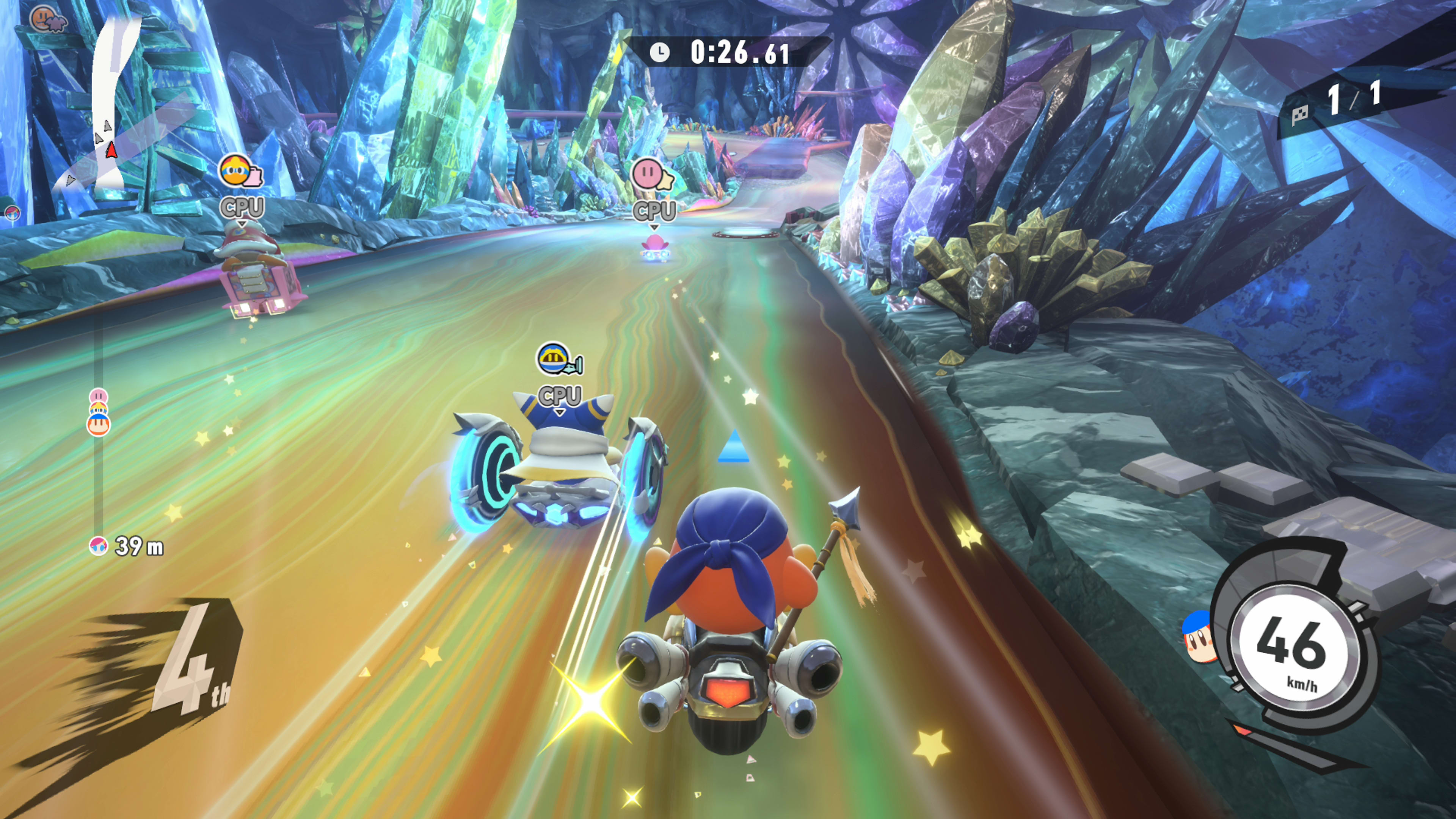Screen dimensions: 1456x819
Task: Click the Bandana Waddle Dee portrait by the speedometer
Action: pyautogui.click(x=1199, y=637)
